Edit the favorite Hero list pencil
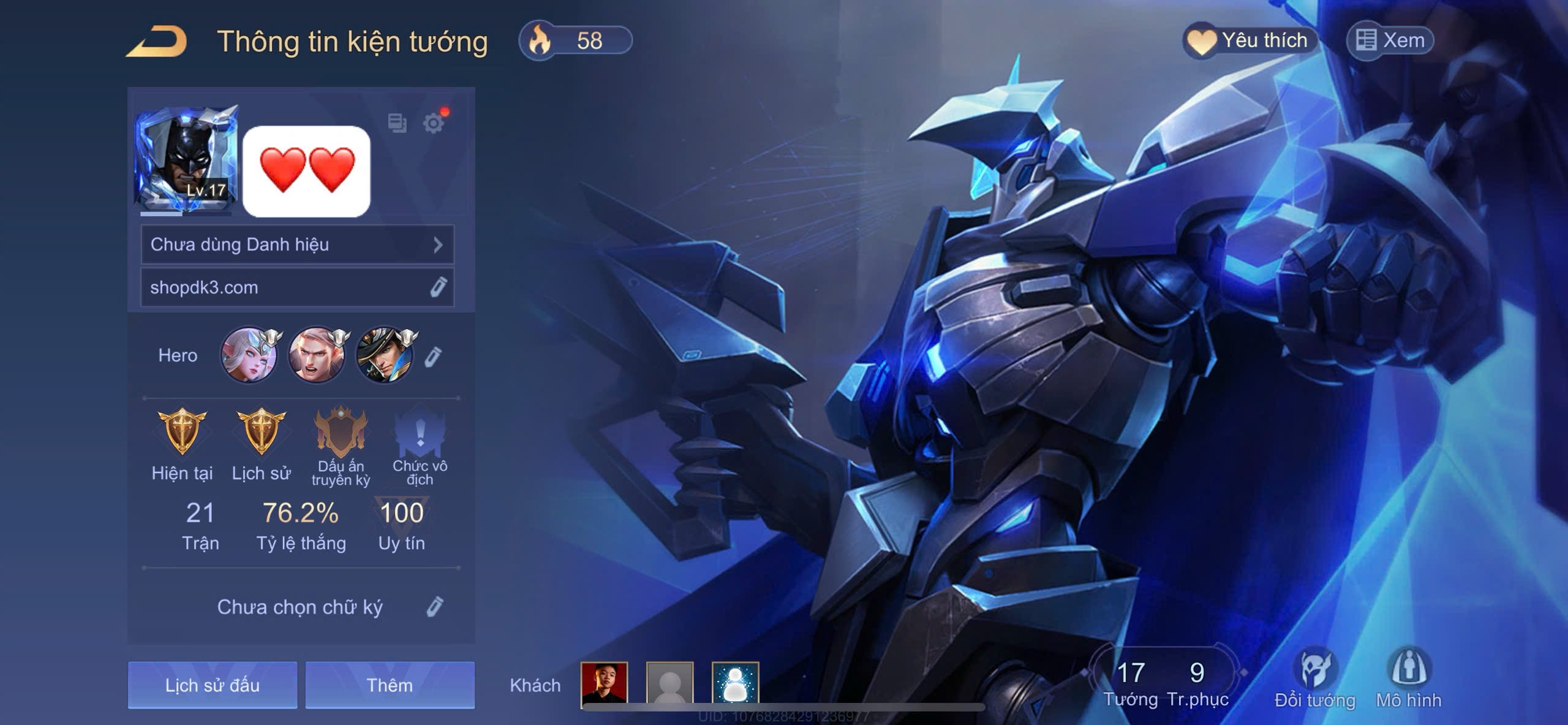The image size is (1568, 725). [432, 356]
